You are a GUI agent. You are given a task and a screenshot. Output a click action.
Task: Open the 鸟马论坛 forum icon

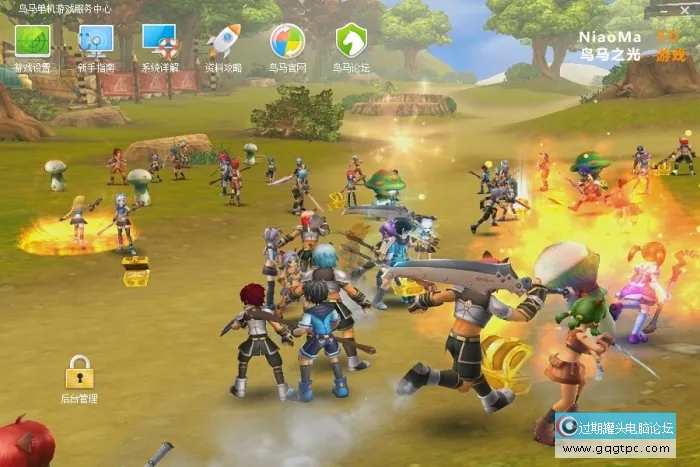point(351,42)
